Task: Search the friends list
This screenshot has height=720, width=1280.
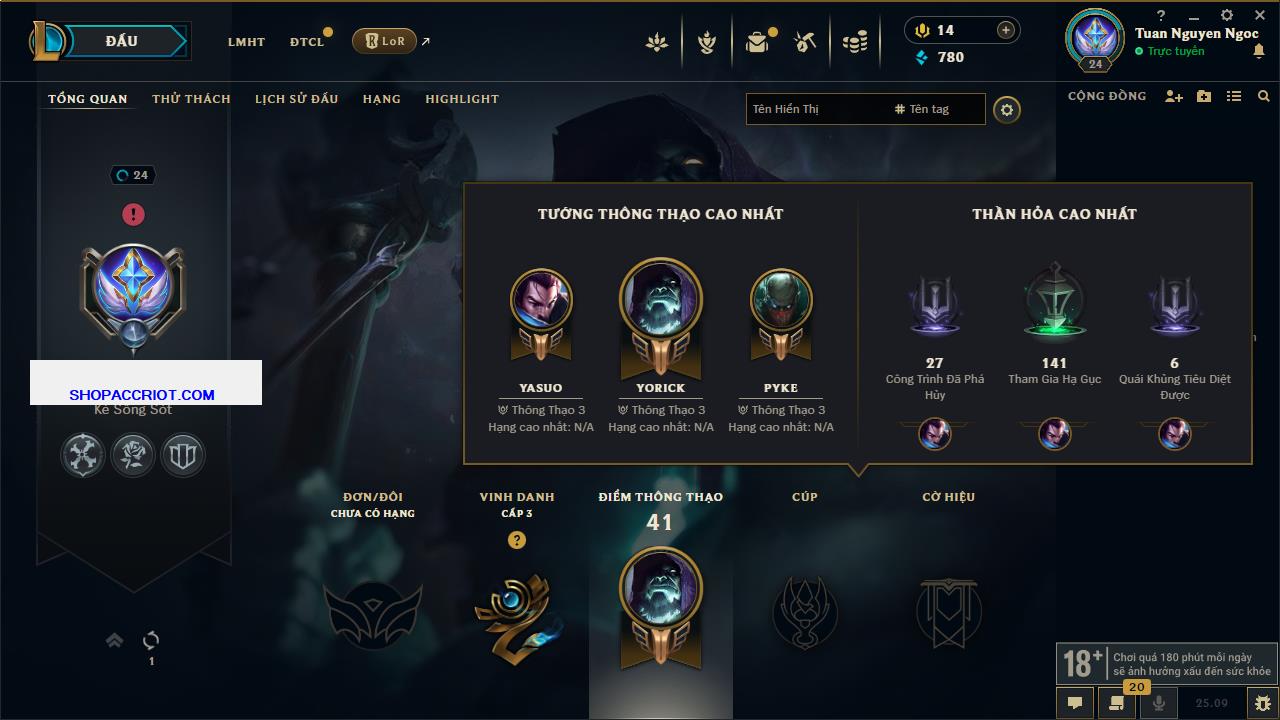Action: pyautogui.click(x=1264, y=97)
